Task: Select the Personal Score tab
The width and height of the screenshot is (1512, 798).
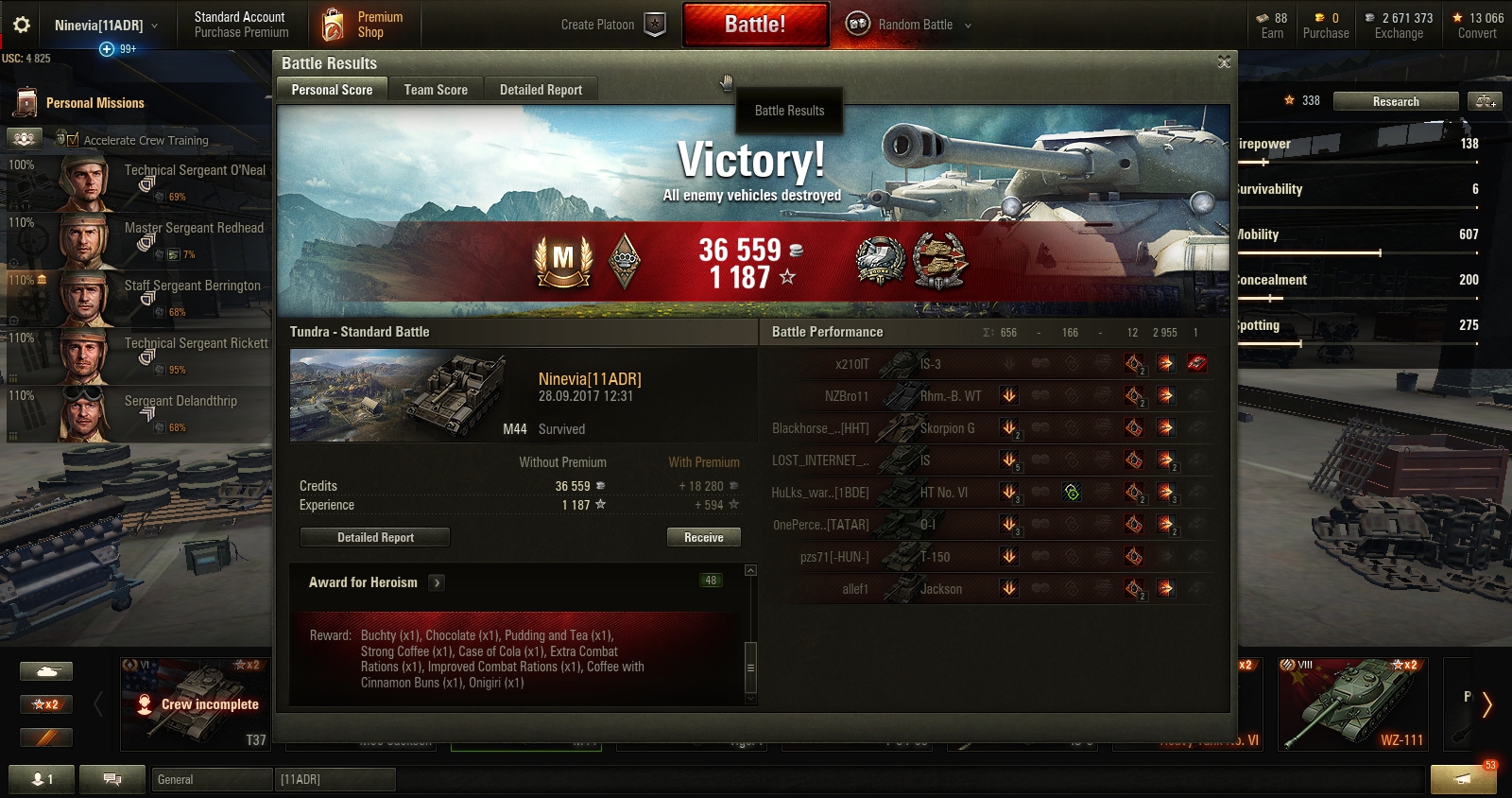Action: pos(332,90)
